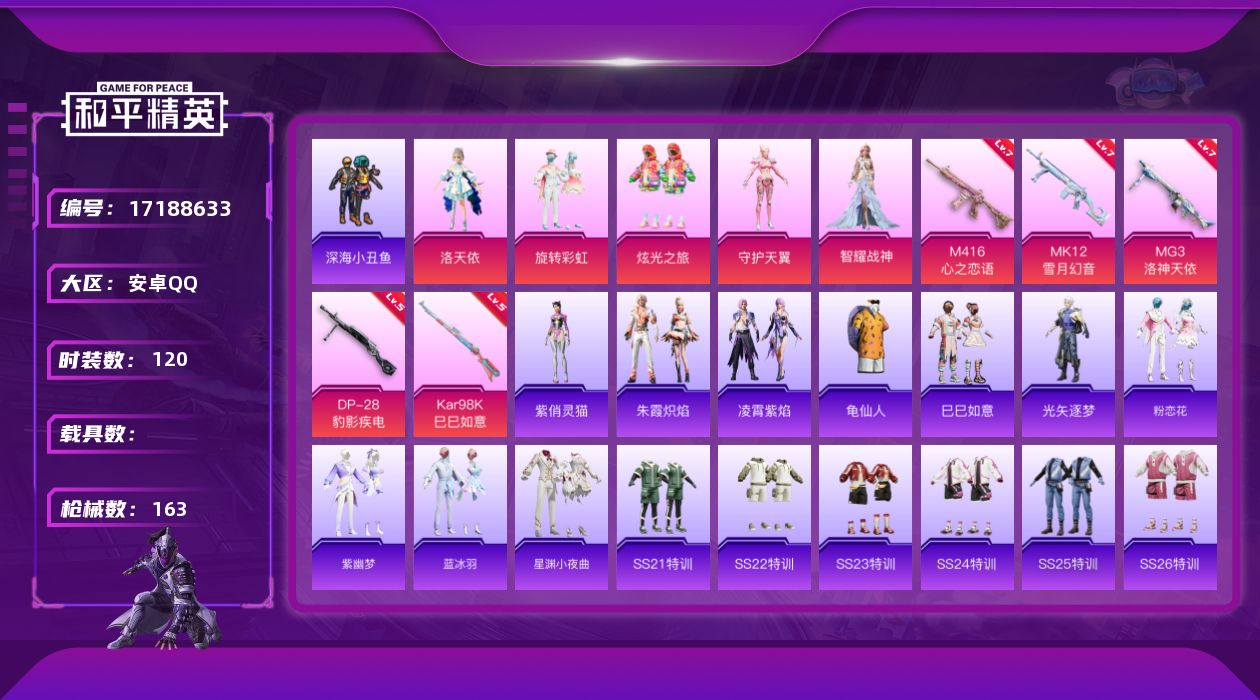The width and height of the screenshot is (1260, 700).
Task: Select the SS21特训 green outfit card
Action: (663, 517)
